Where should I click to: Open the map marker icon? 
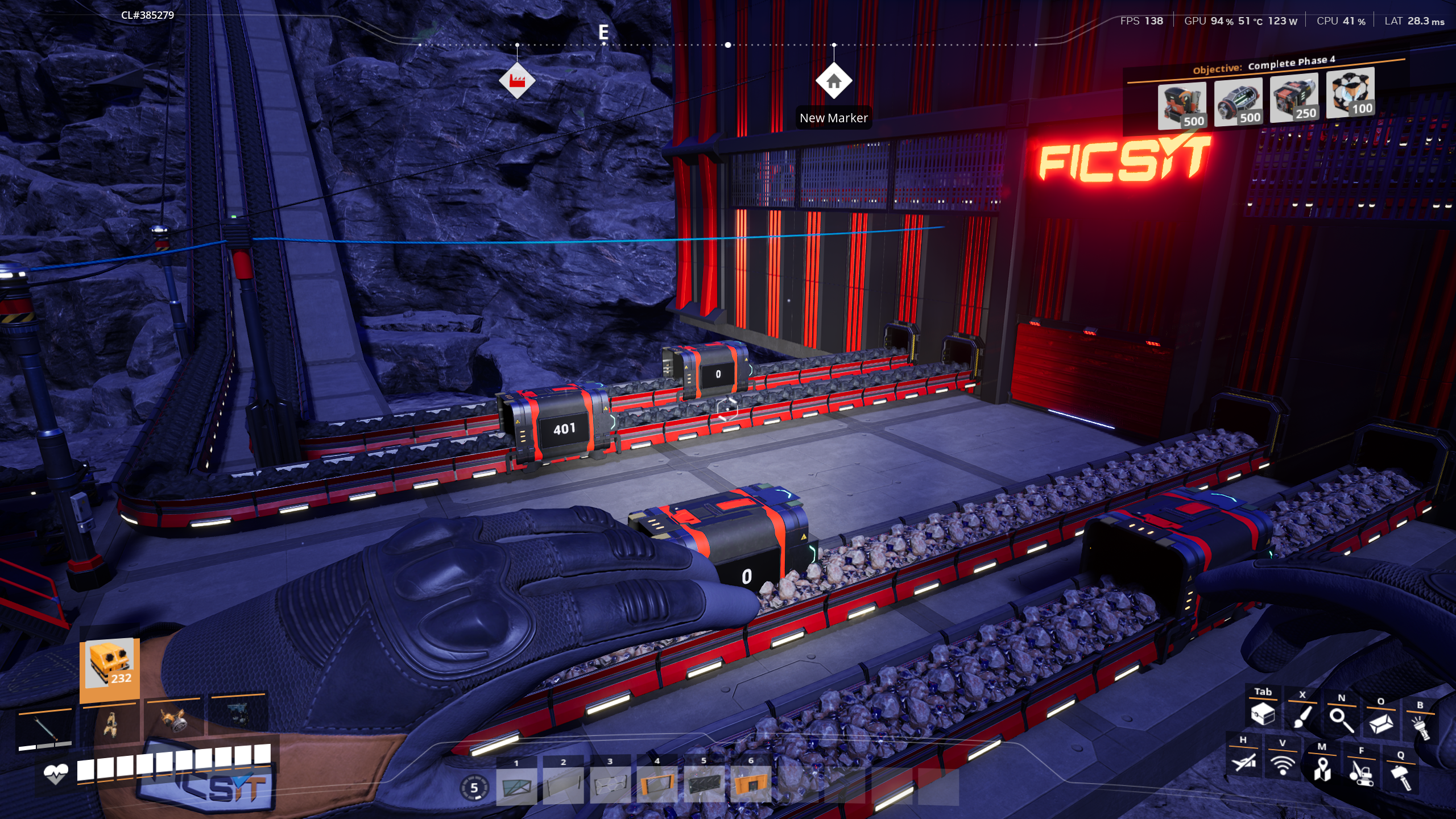1322,769
